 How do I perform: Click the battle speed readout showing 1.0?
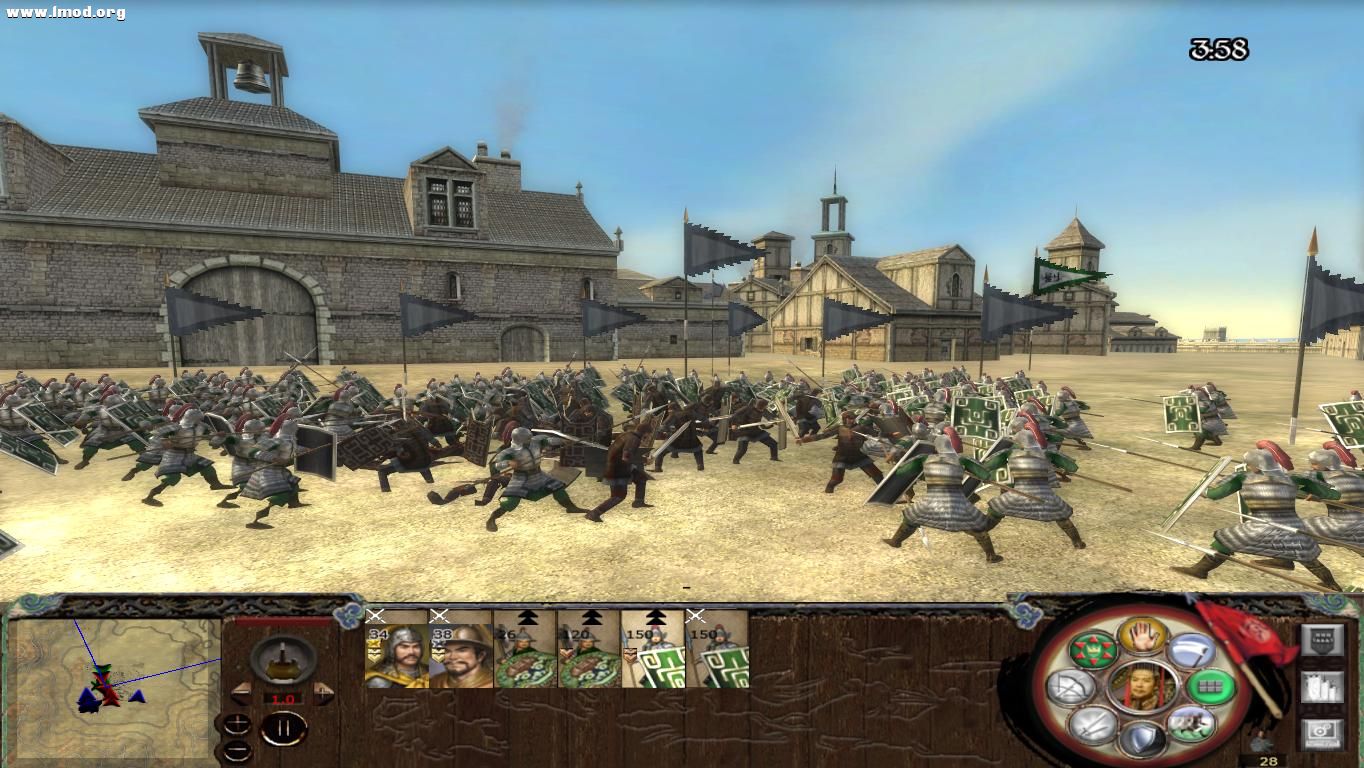coord(282,698)
